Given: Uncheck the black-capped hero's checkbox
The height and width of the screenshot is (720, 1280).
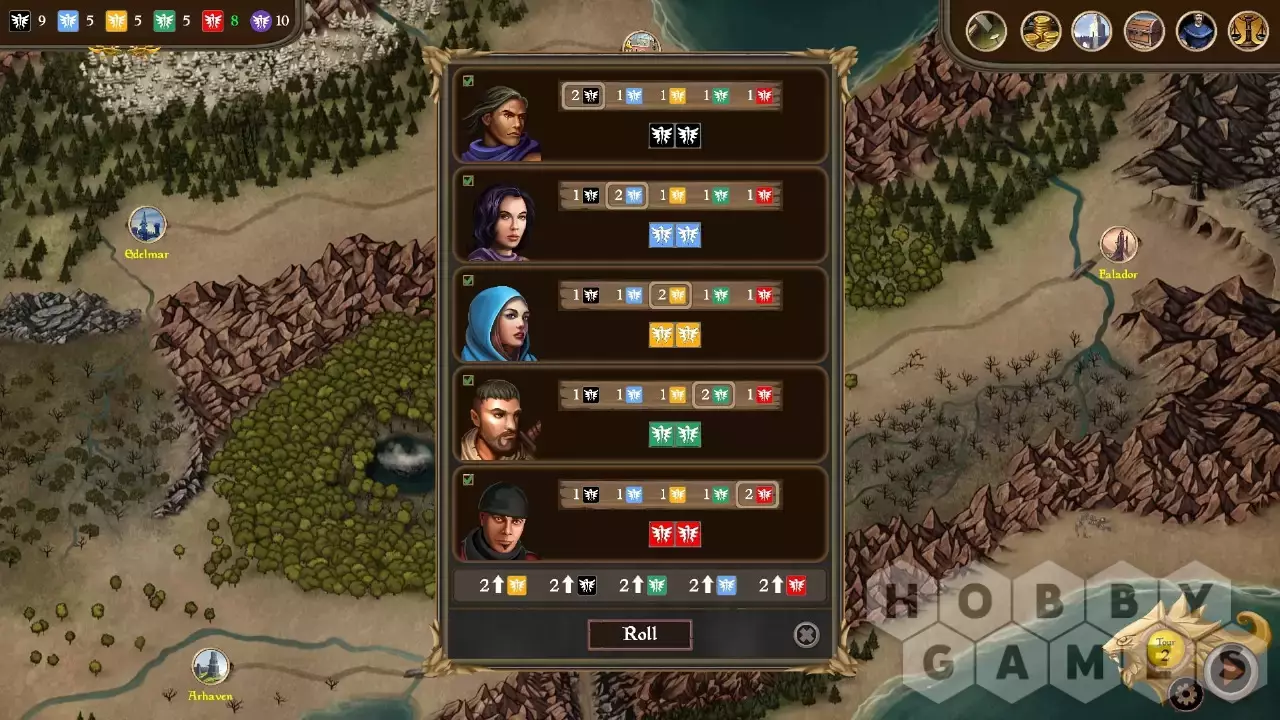Looking at the screenshot, I should coord(468,480).
